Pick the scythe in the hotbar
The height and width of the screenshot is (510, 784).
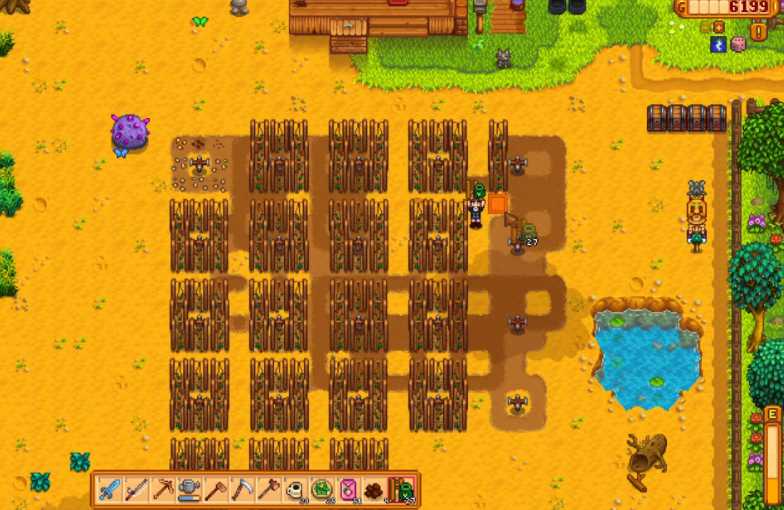[243, 490]
